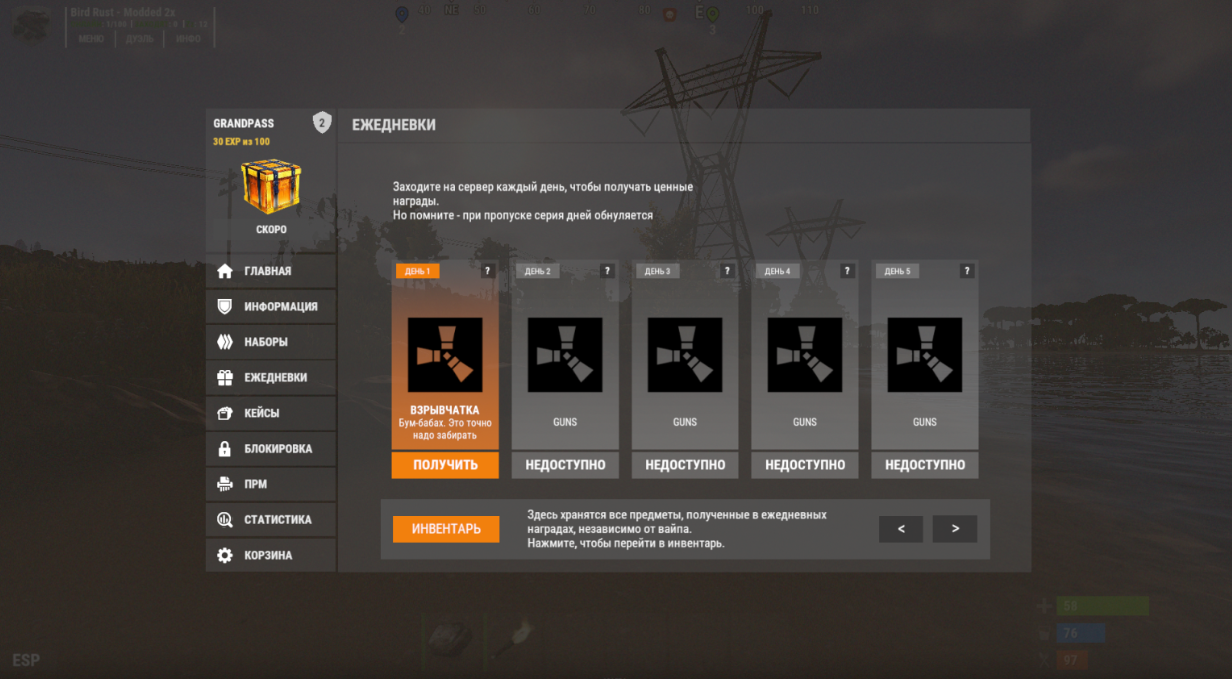
Task: Go to the ГЛАВНАЯ home section
Action: 270,271
